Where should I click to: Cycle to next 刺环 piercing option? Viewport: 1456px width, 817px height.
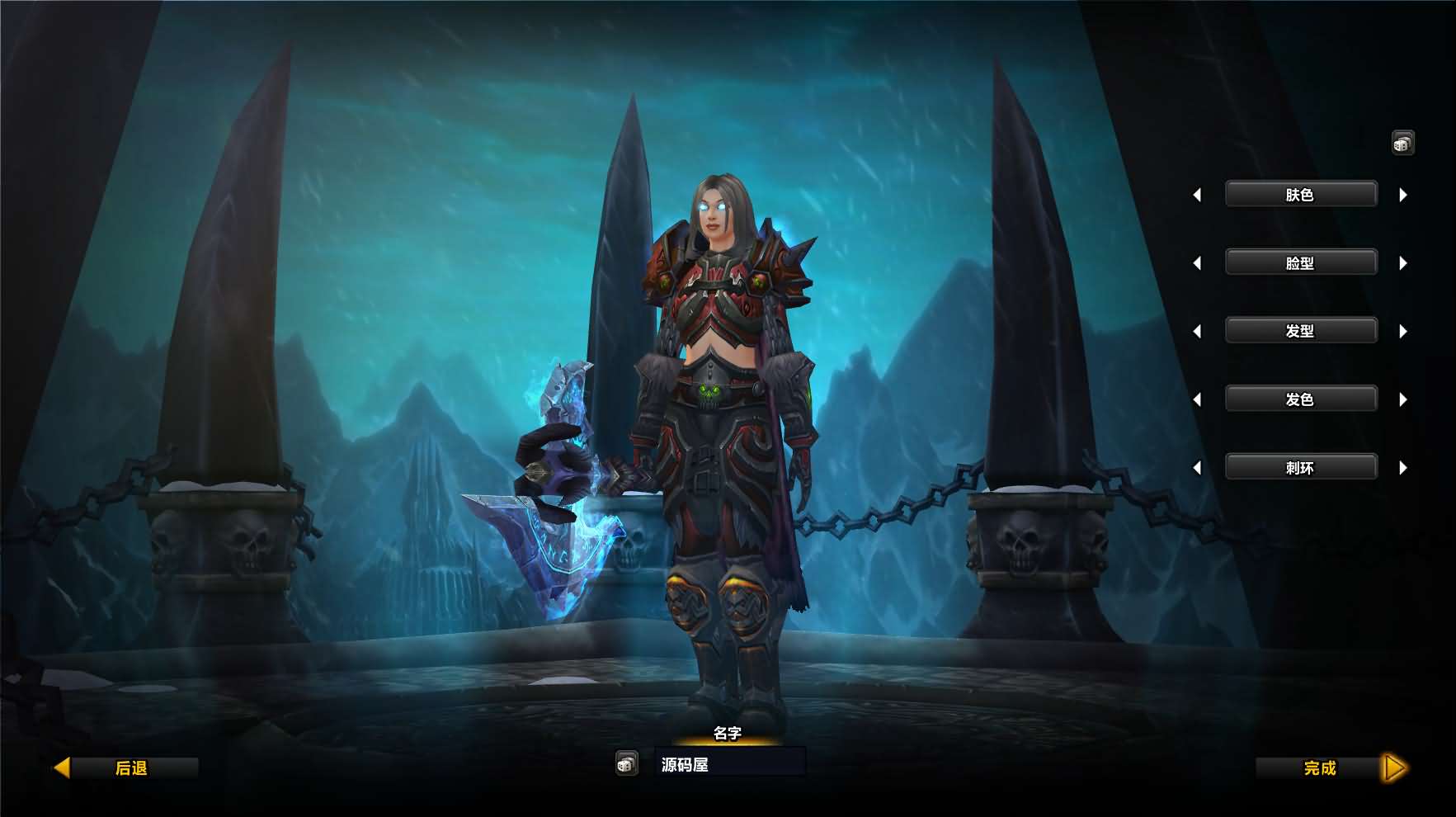[1403, 468]
